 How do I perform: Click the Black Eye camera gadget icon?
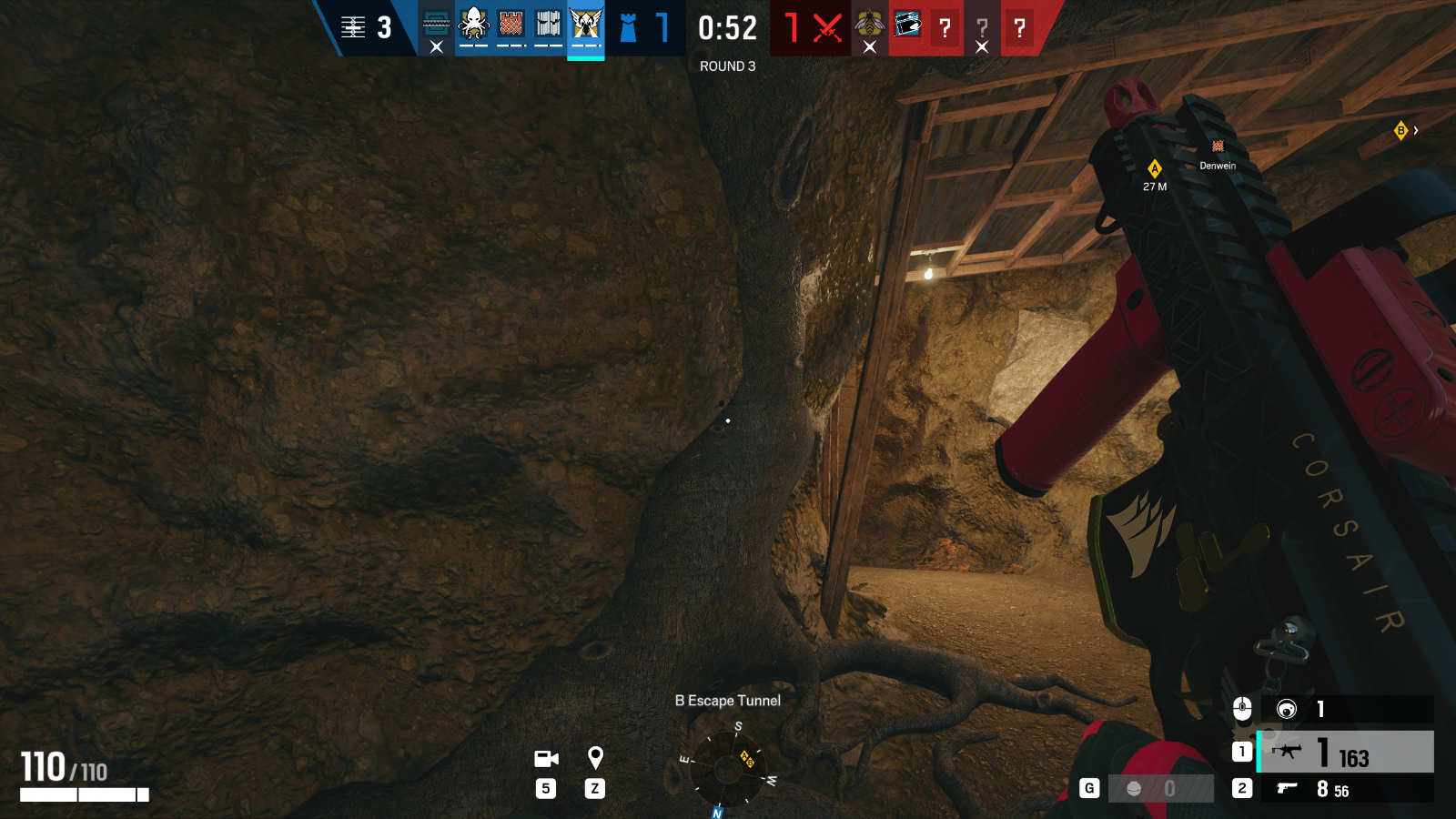pyautogui.click(x=1287, y=711)
